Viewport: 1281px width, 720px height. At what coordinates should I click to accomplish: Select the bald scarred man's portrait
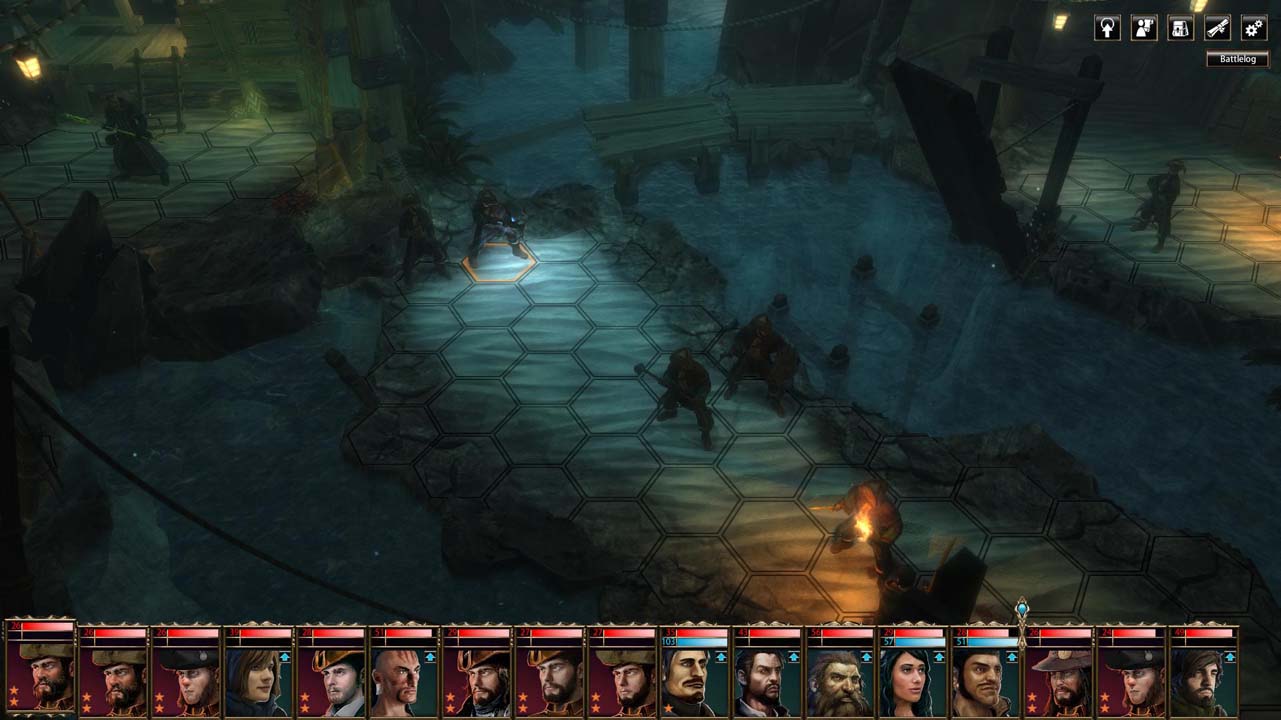[x=403, y=681]
